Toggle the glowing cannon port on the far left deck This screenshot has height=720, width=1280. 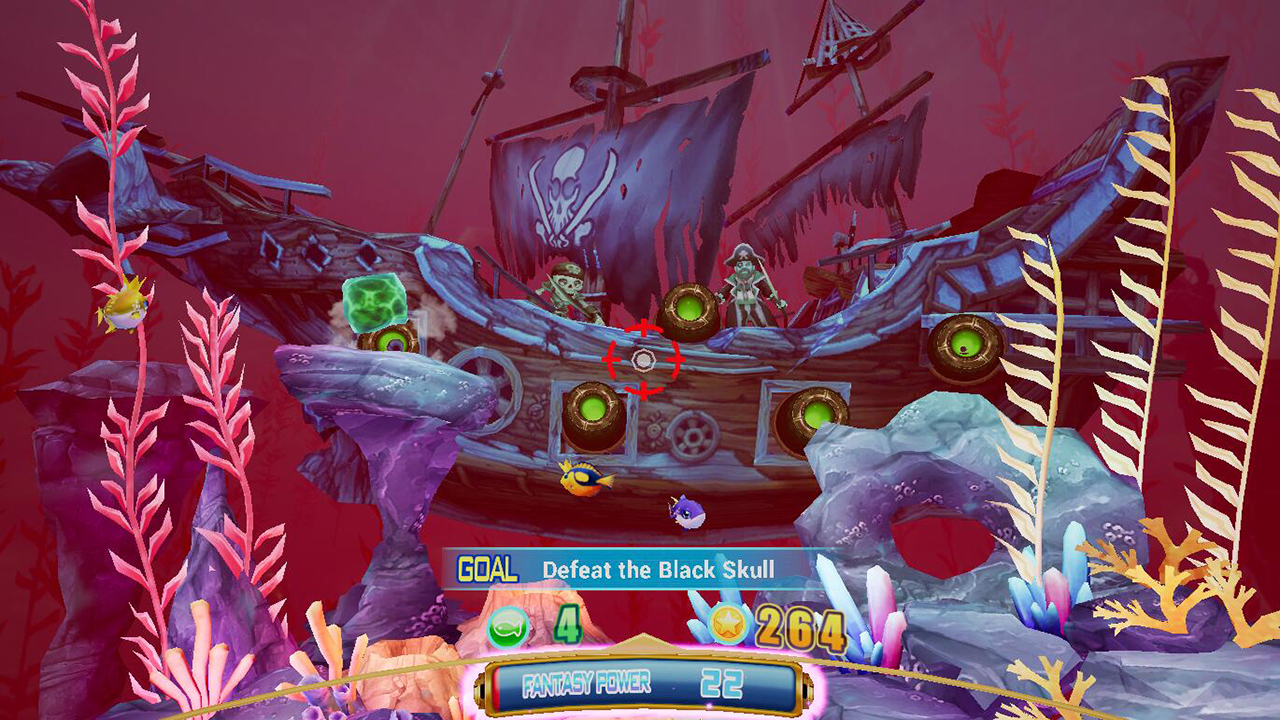pyautogui.click(x=392, y=340)
